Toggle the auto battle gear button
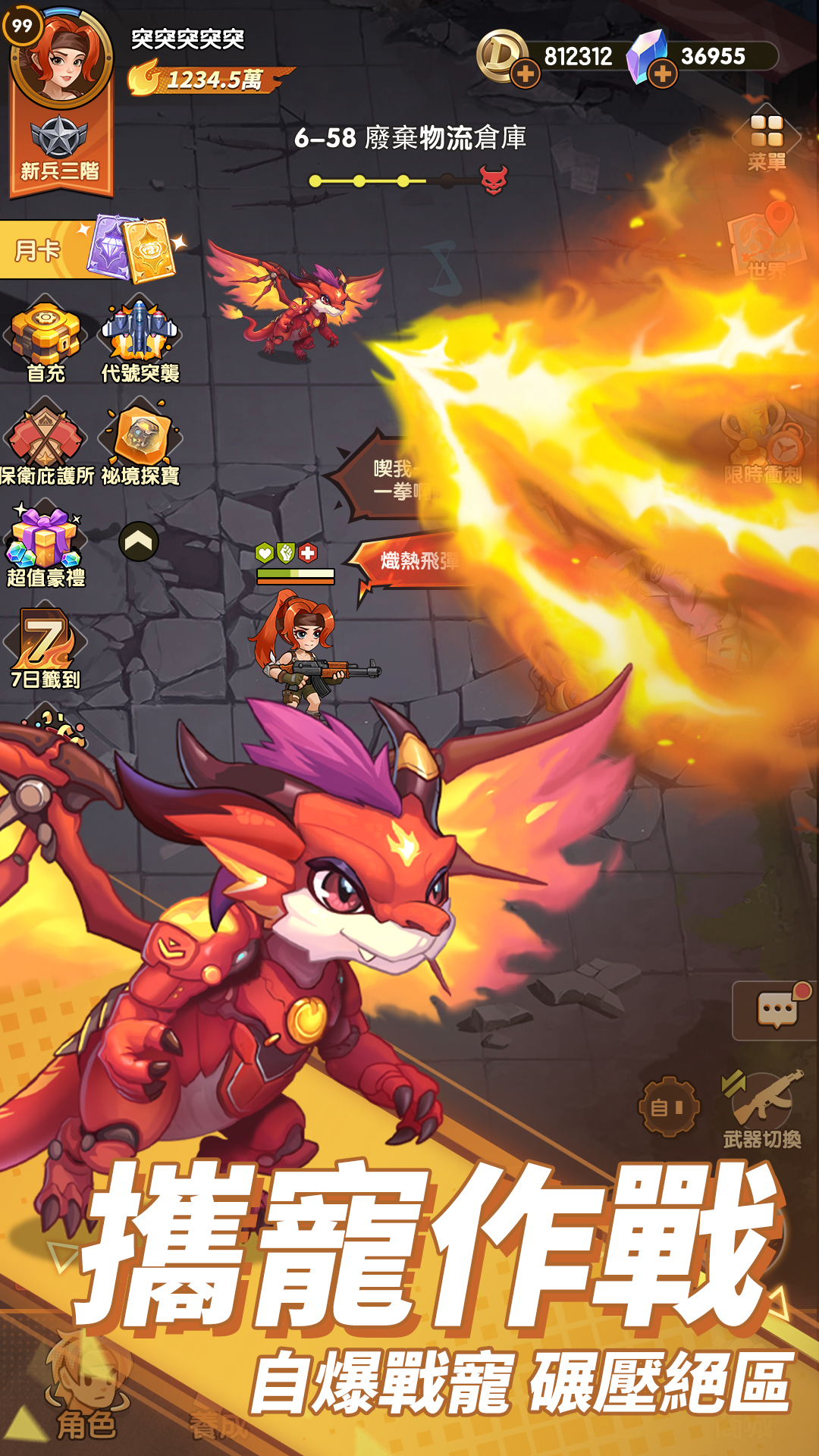 (667, 1107)
